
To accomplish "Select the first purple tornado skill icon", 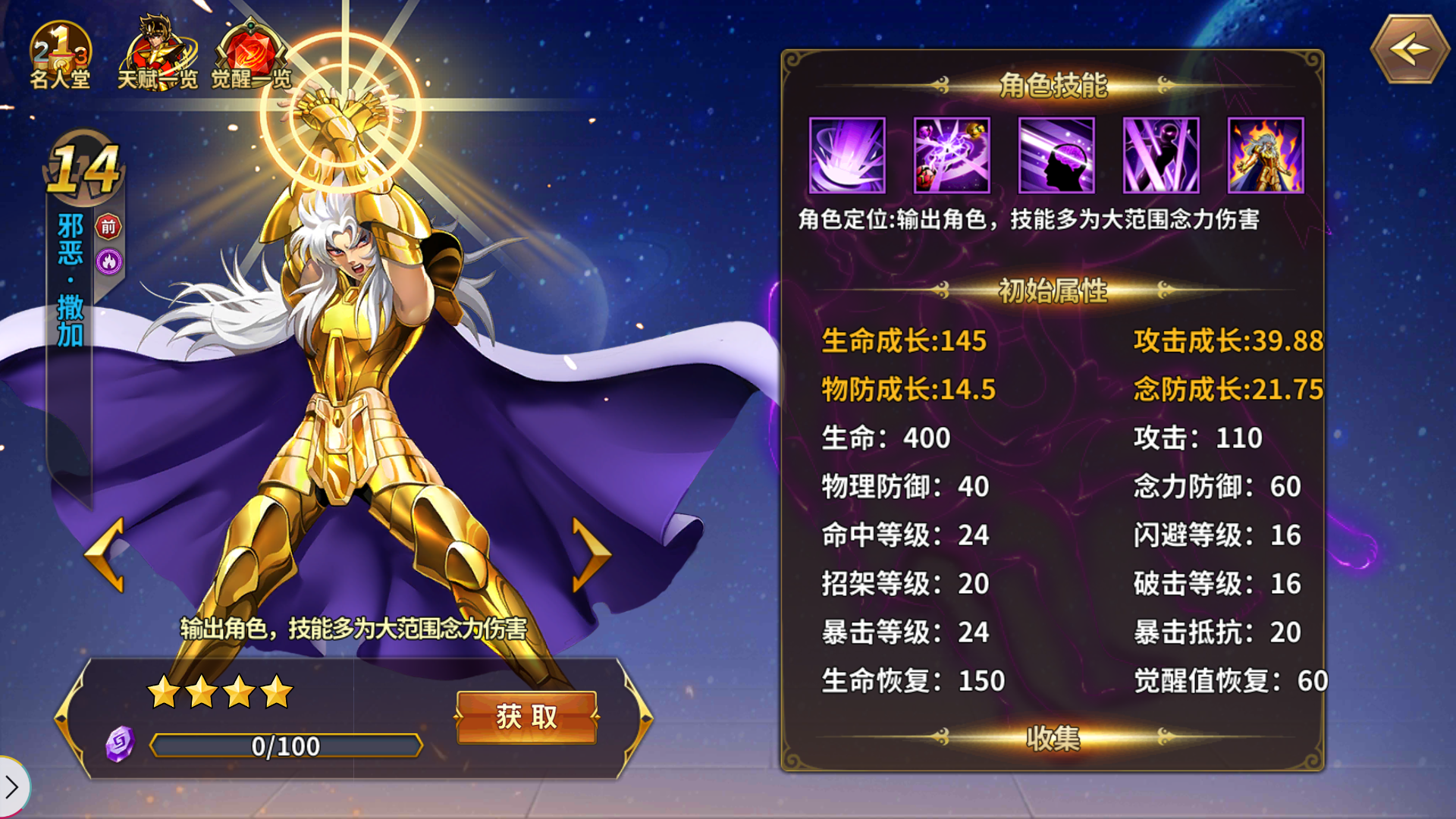I will 847,155.
